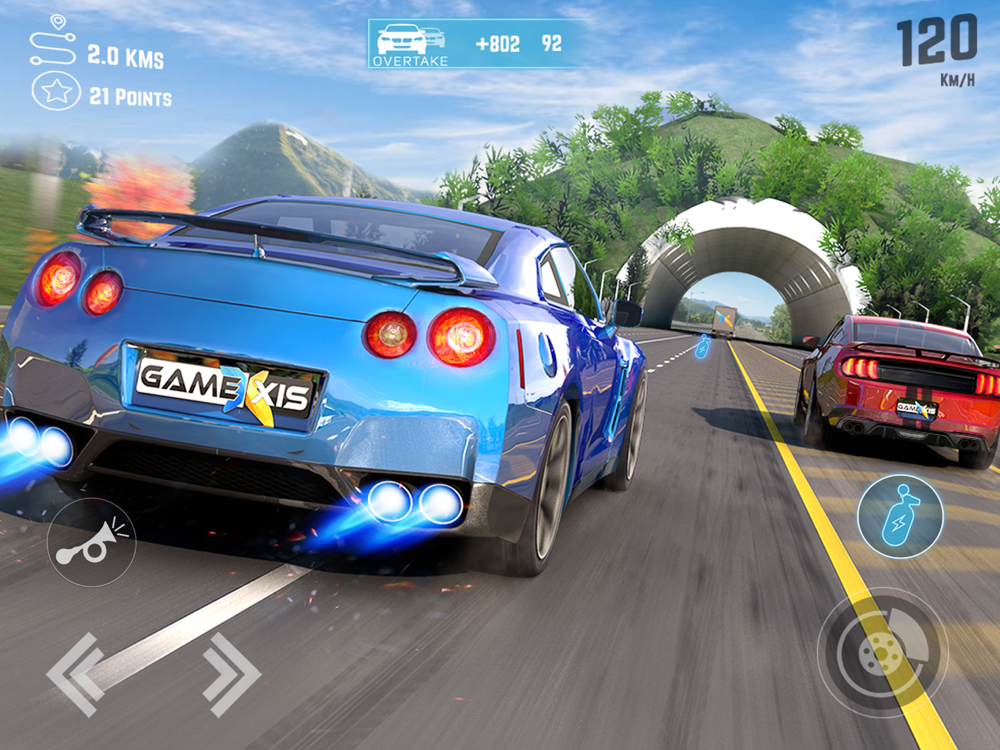Steer left with the left arrow
1000x750 pixels.
(x=76, y=674)
